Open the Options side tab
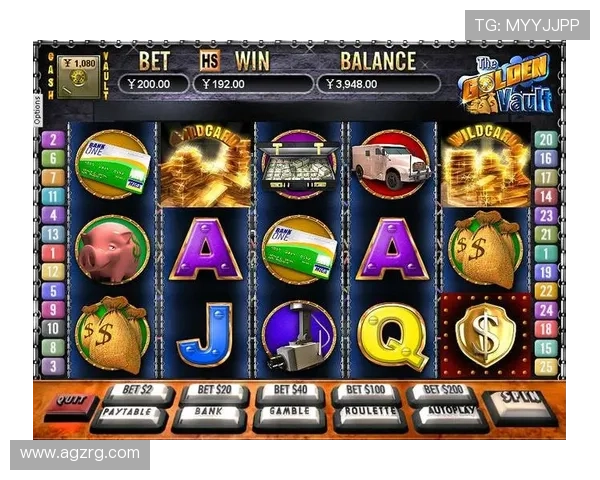 [38, 109]
